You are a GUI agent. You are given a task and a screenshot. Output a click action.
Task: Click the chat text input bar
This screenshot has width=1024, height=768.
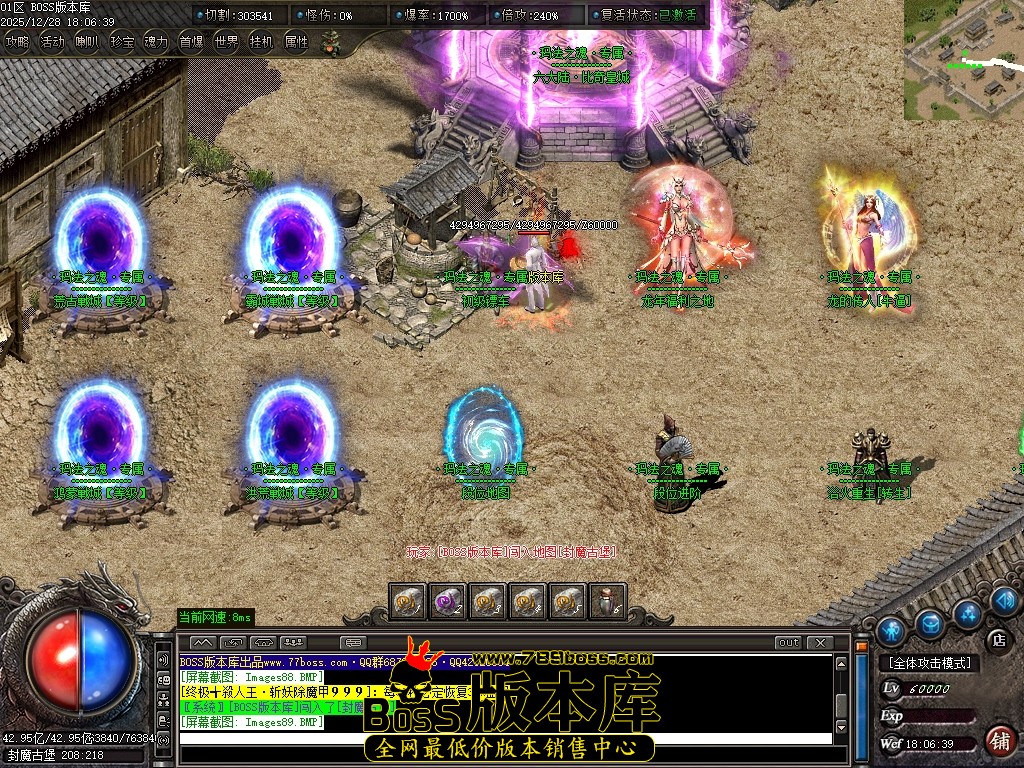[x=505, y=739]
